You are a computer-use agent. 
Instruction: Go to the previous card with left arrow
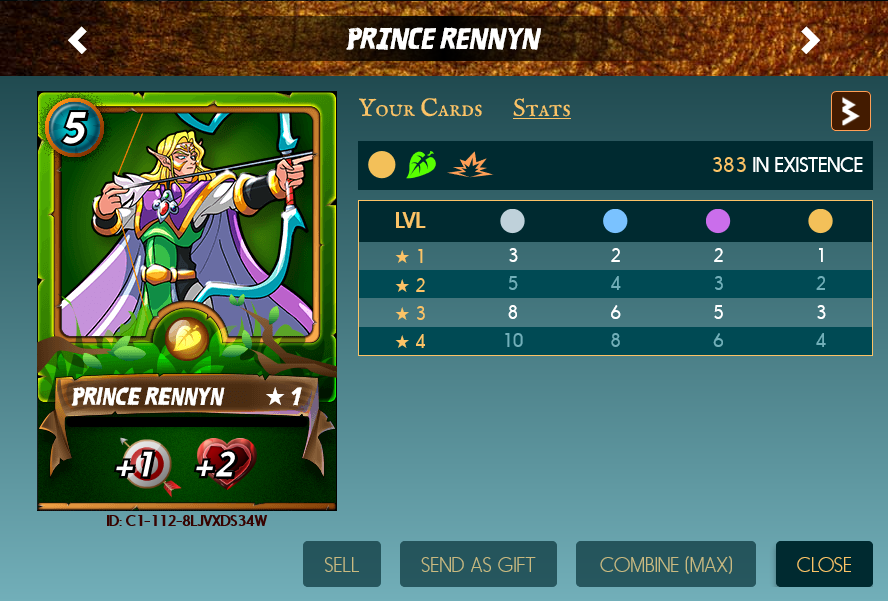click(78, 40)
